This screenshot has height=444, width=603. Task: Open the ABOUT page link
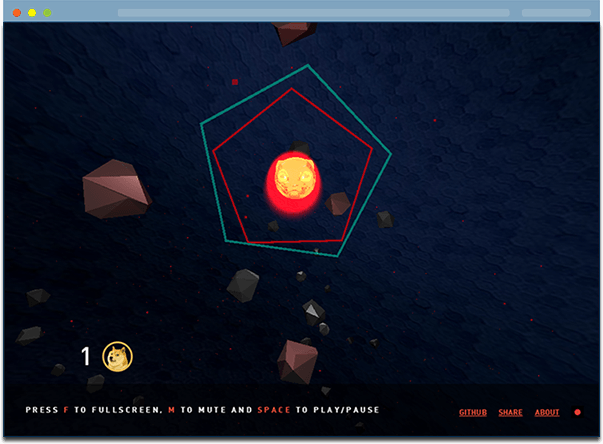547,412
